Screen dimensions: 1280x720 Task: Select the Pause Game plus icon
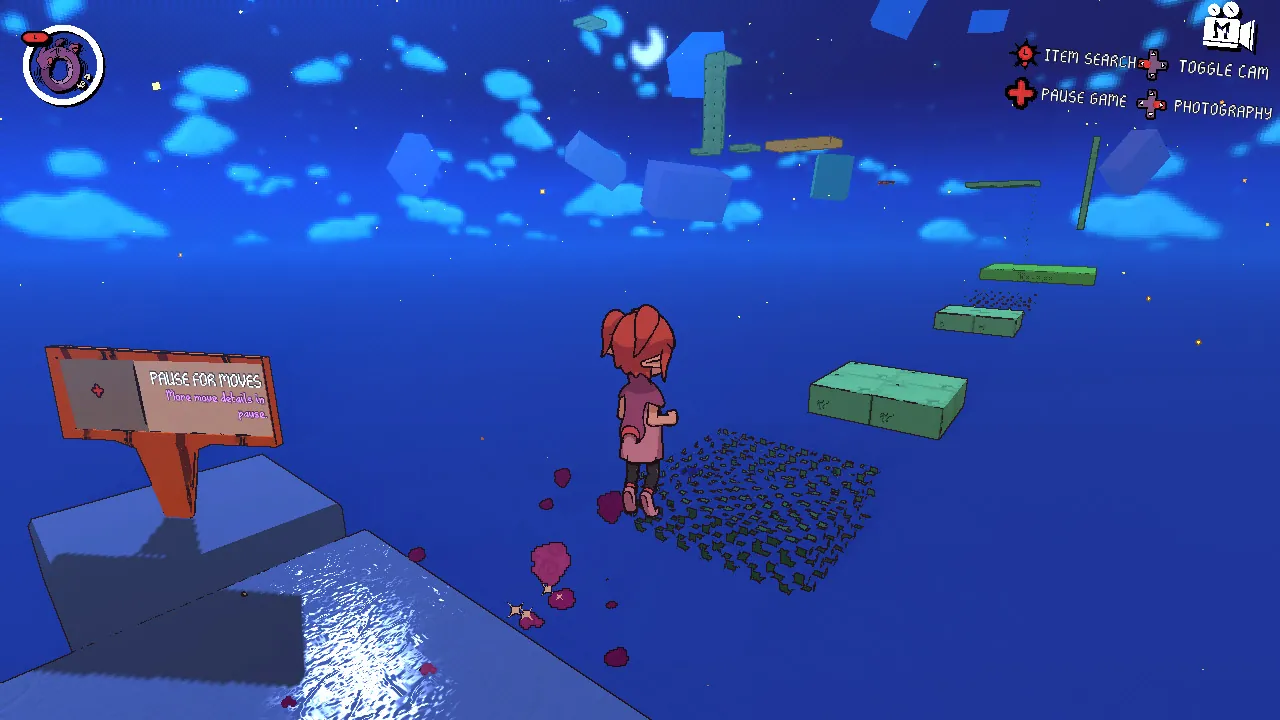pos(1019,93)
